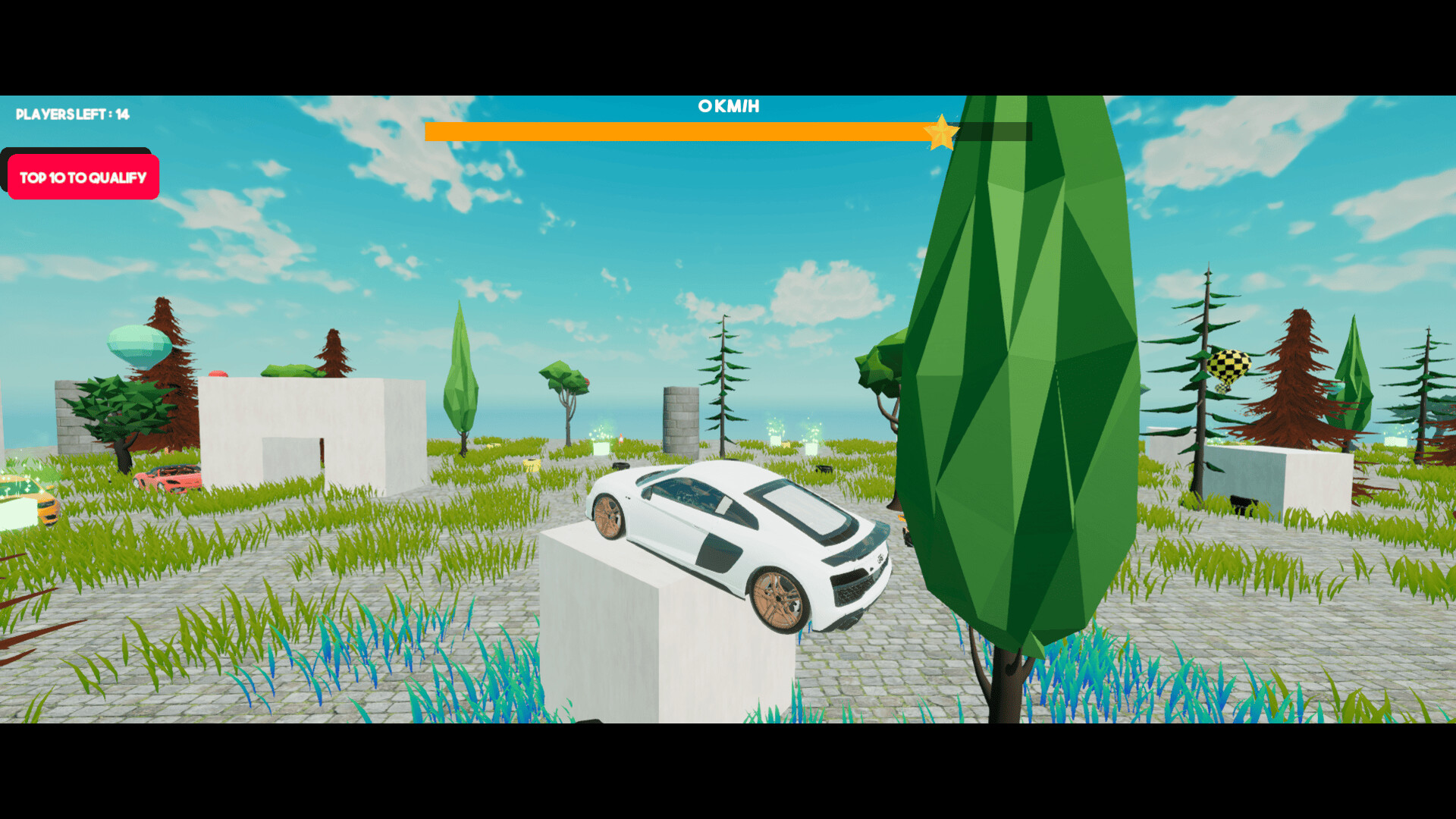
Task: Click the TOP 10 TO QUALIFY badge
Action: coord(81,177)
